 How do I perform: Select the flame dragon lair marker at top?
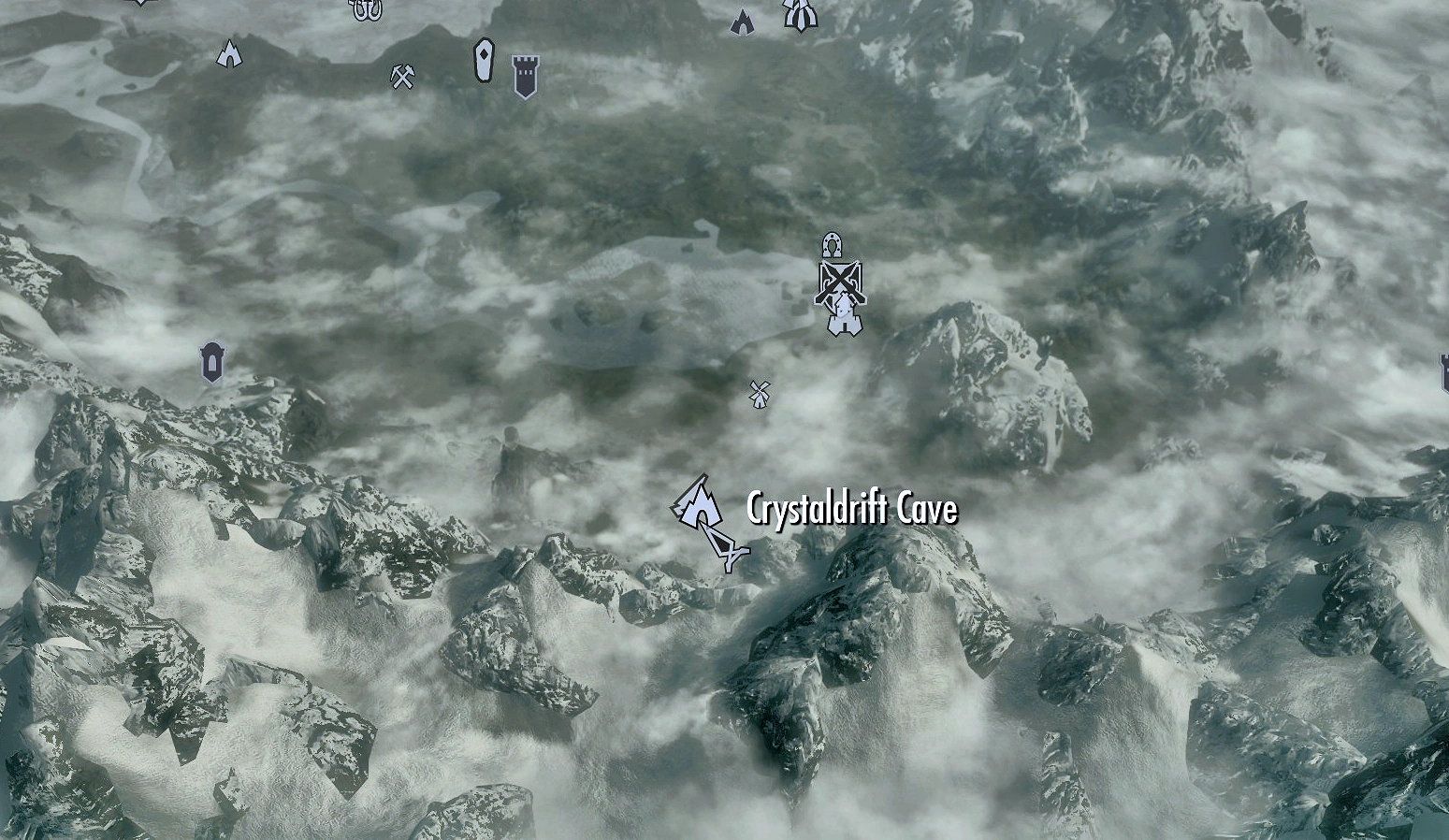coord(742,21)
